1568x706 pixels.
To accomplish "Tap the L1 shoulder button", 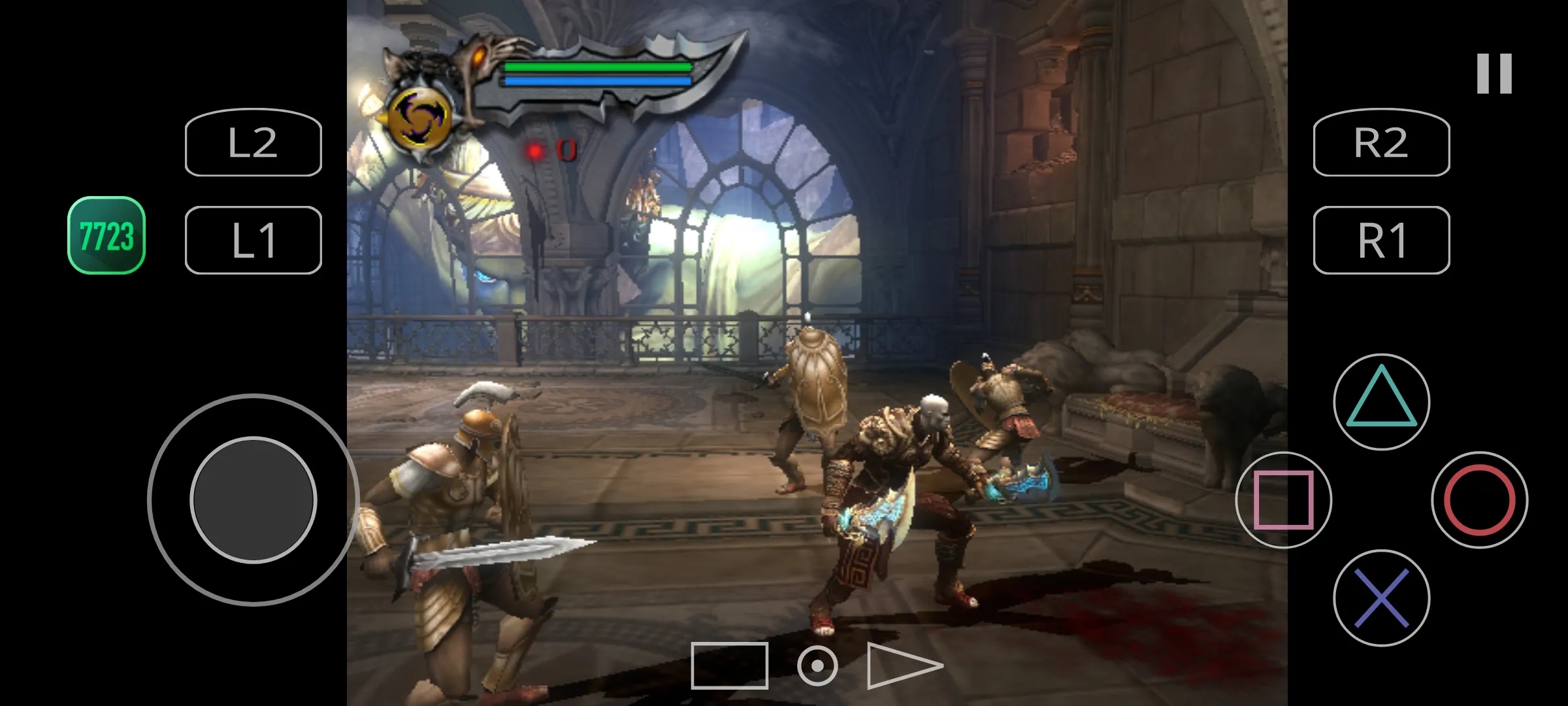I will 253,240.
